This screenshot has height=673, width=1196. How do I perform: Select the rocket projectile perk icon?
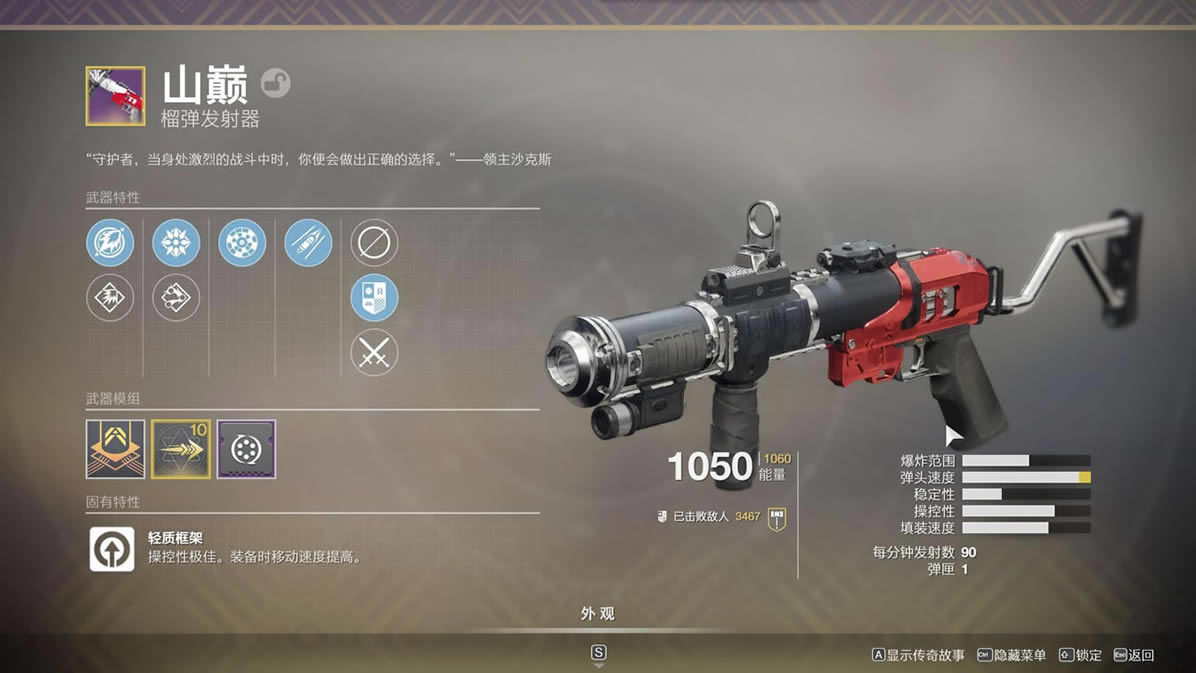click(x=308, y=243)
